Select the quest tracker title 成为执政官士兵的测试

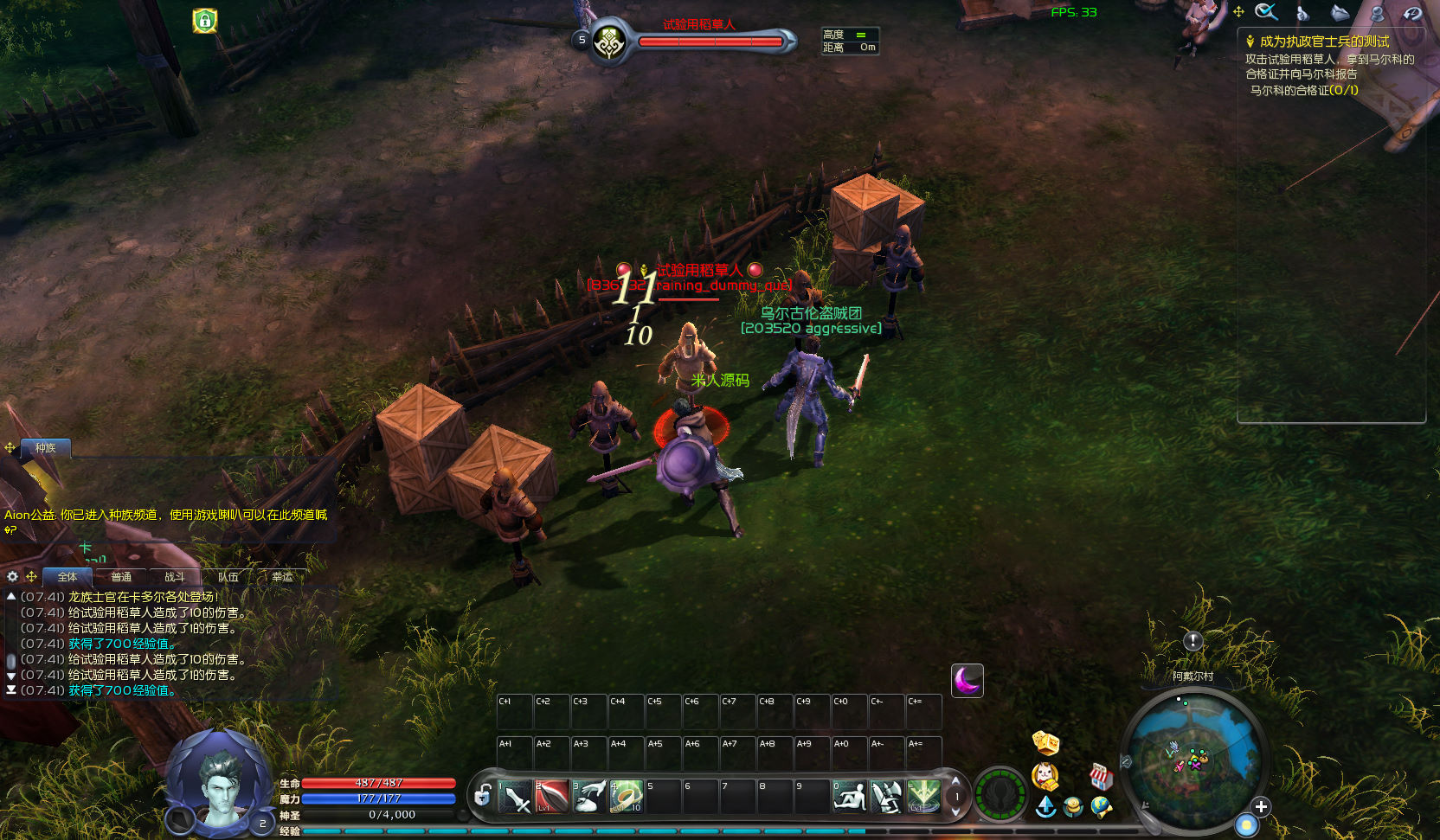point(1324,42)
